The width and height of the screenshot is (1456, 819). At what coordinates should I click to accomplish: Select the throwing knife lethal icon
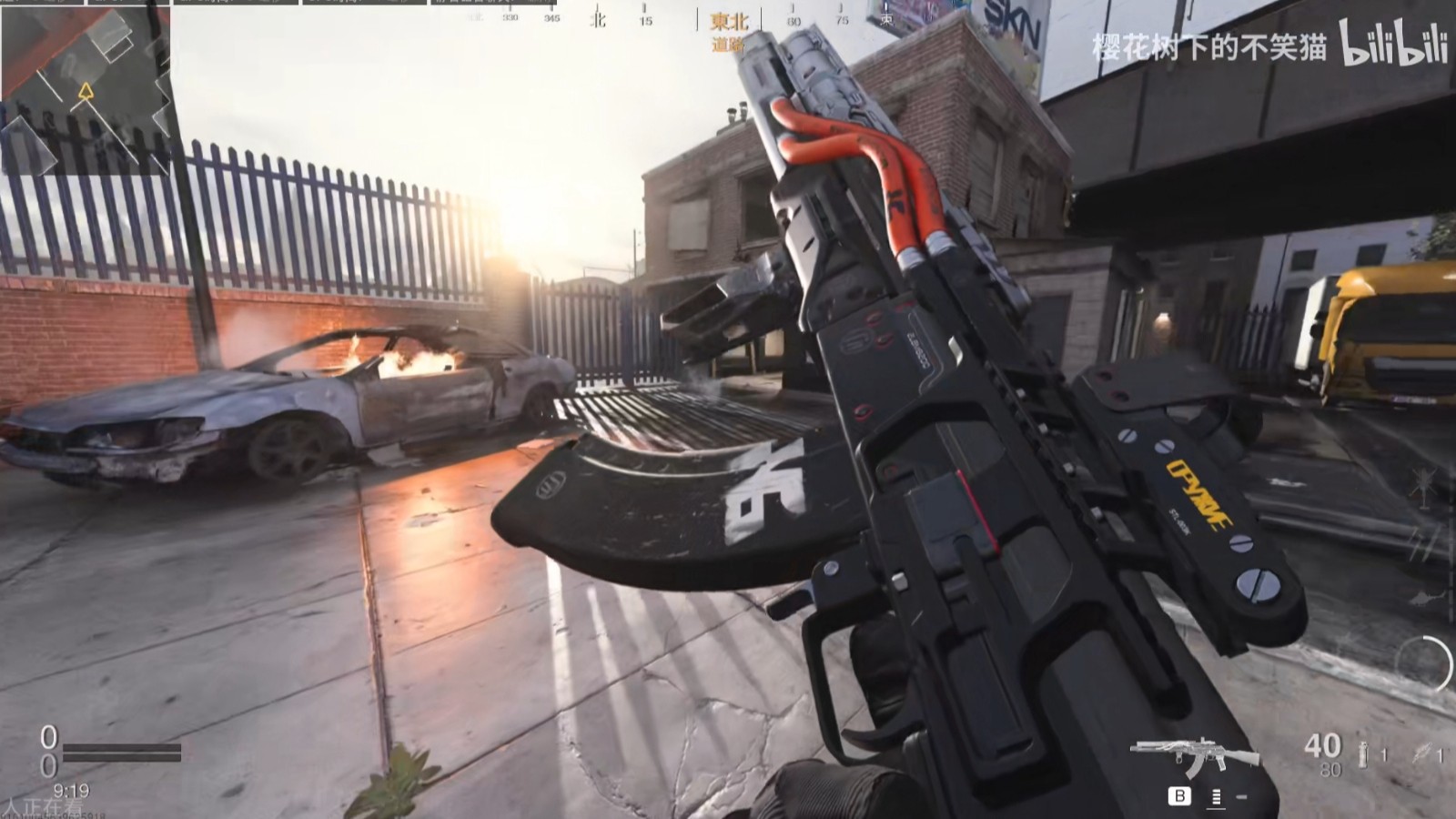pos(1421,754)
